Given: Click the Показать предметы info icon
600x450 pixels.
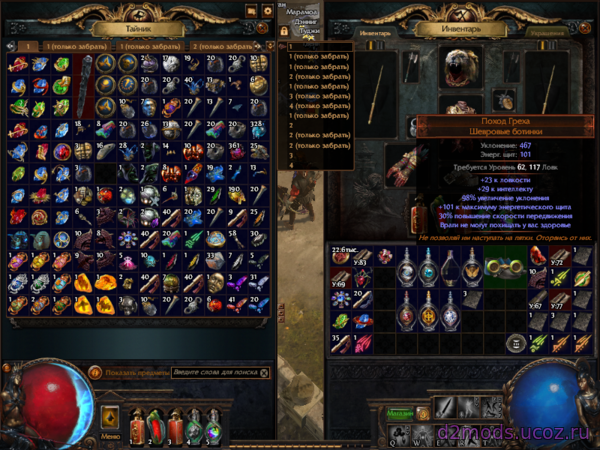Looking at the screenshot, I should (96, 373).
